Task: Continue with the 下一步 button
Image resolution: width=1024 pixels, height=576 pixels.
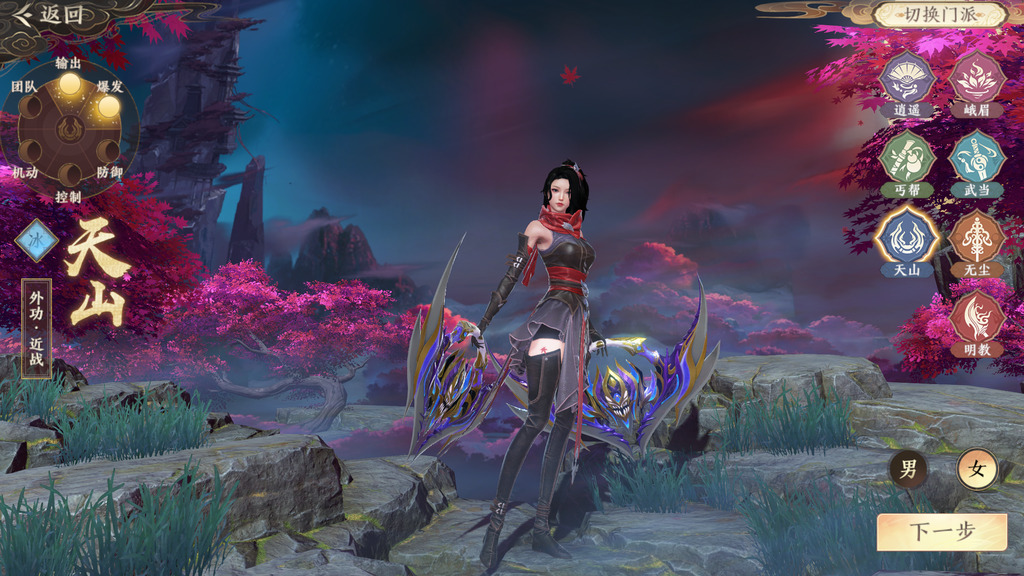Action: click(x=941, y=532)
